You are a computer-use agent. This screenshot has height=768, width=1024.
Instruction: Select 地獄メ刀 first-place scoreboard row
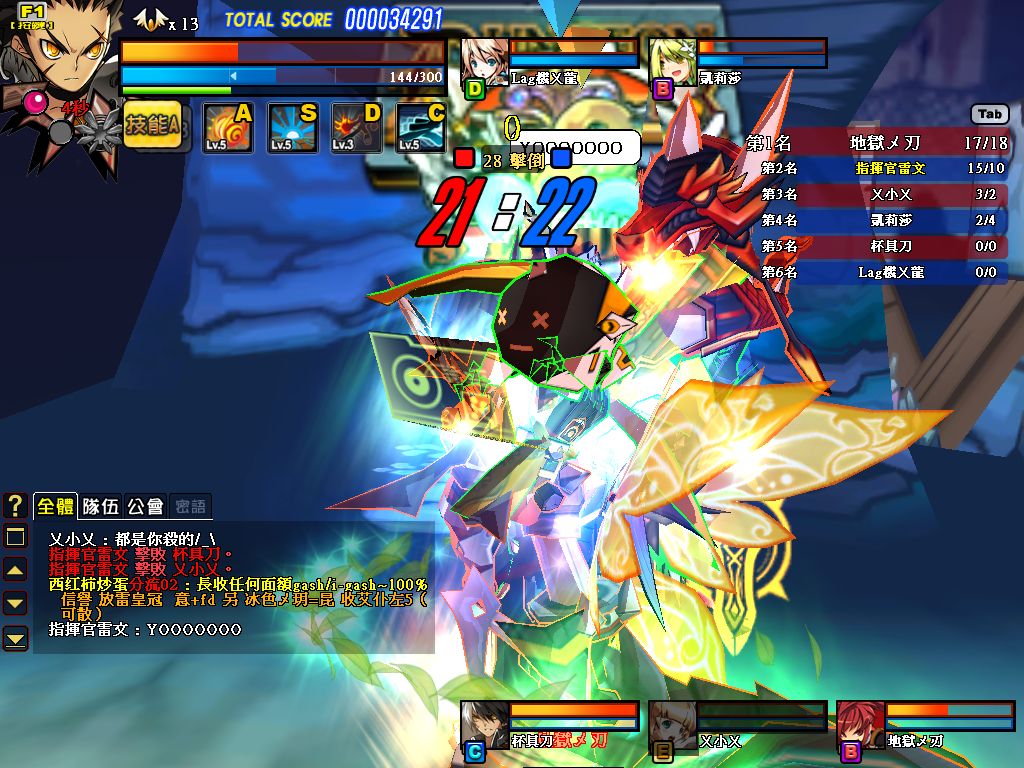tap(877, 143)
